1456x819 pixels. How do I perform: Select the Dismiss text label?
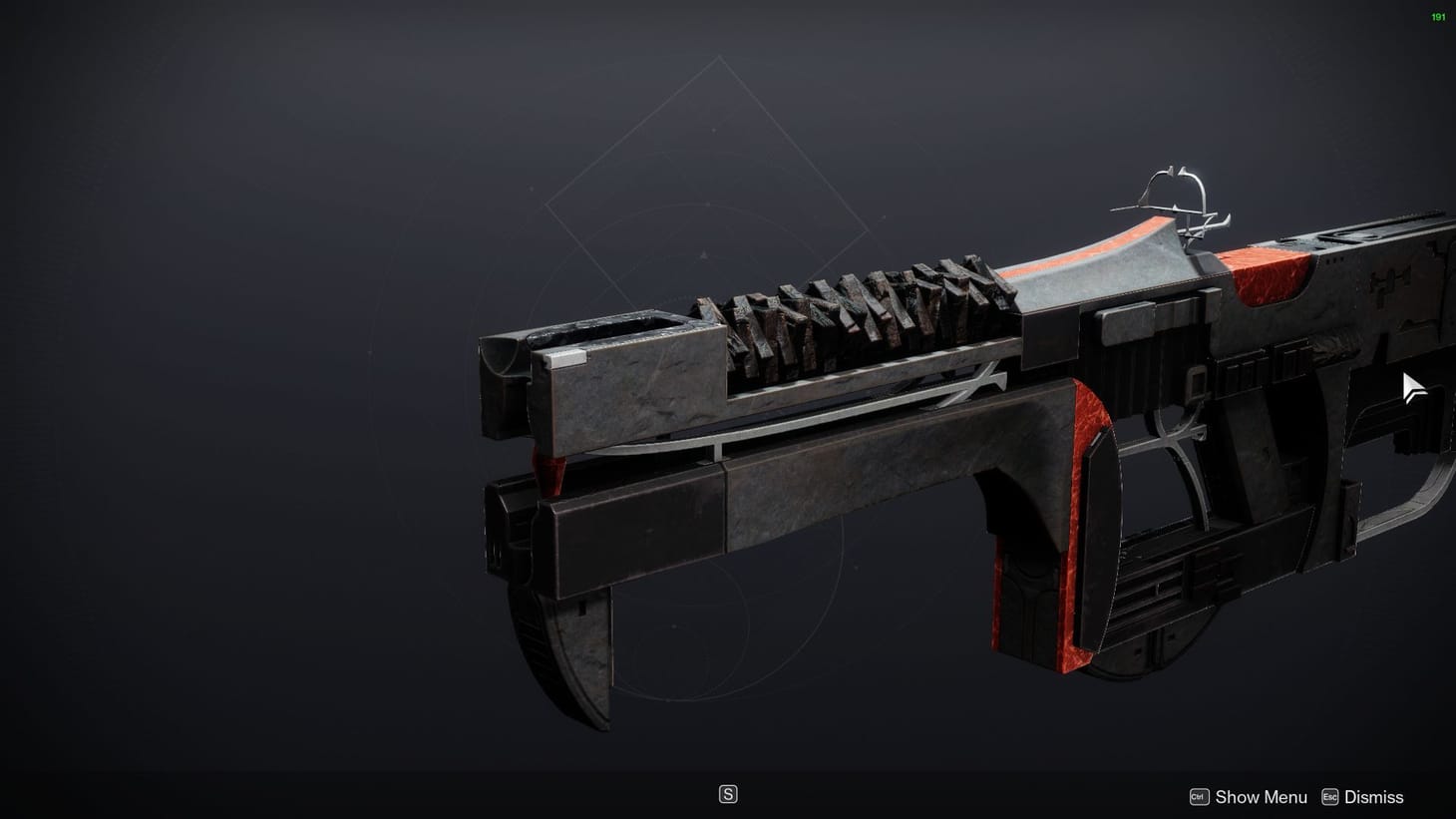pos(1372,796)
